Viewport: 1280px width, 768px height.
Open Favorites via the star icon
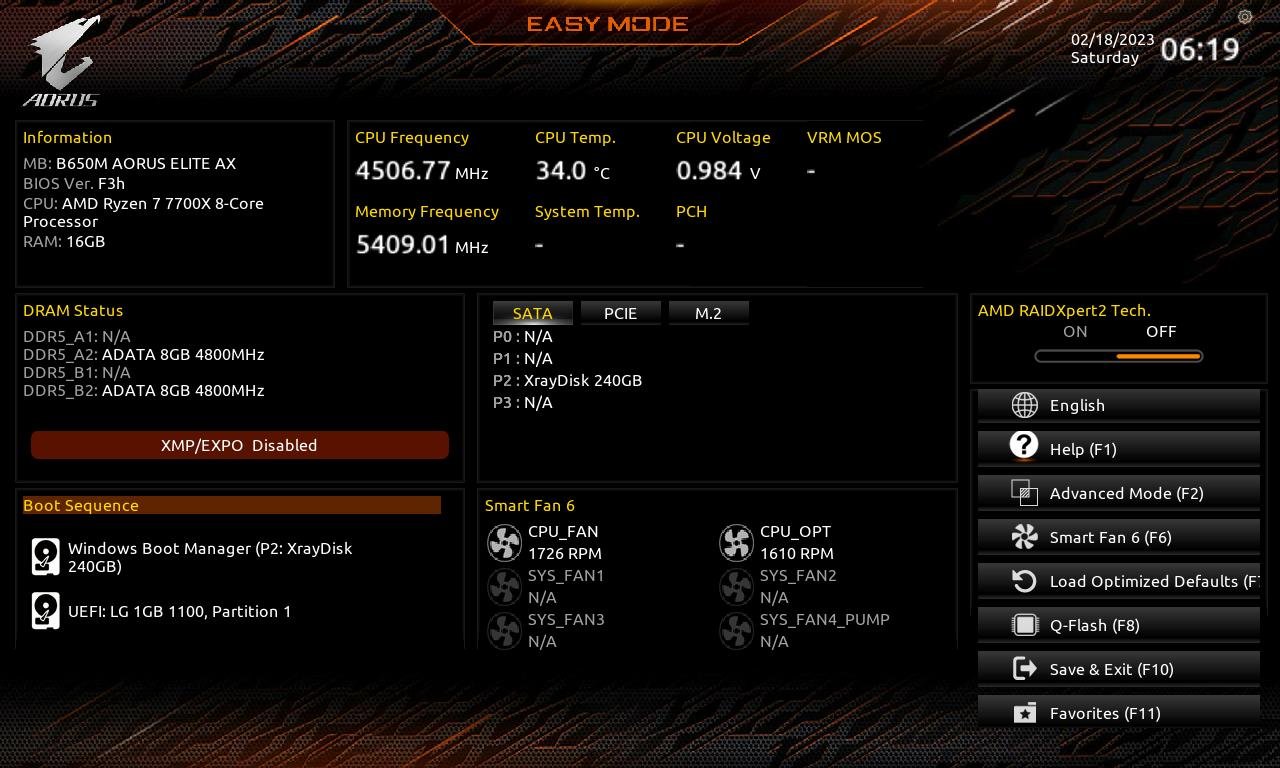pos(1024,713)
